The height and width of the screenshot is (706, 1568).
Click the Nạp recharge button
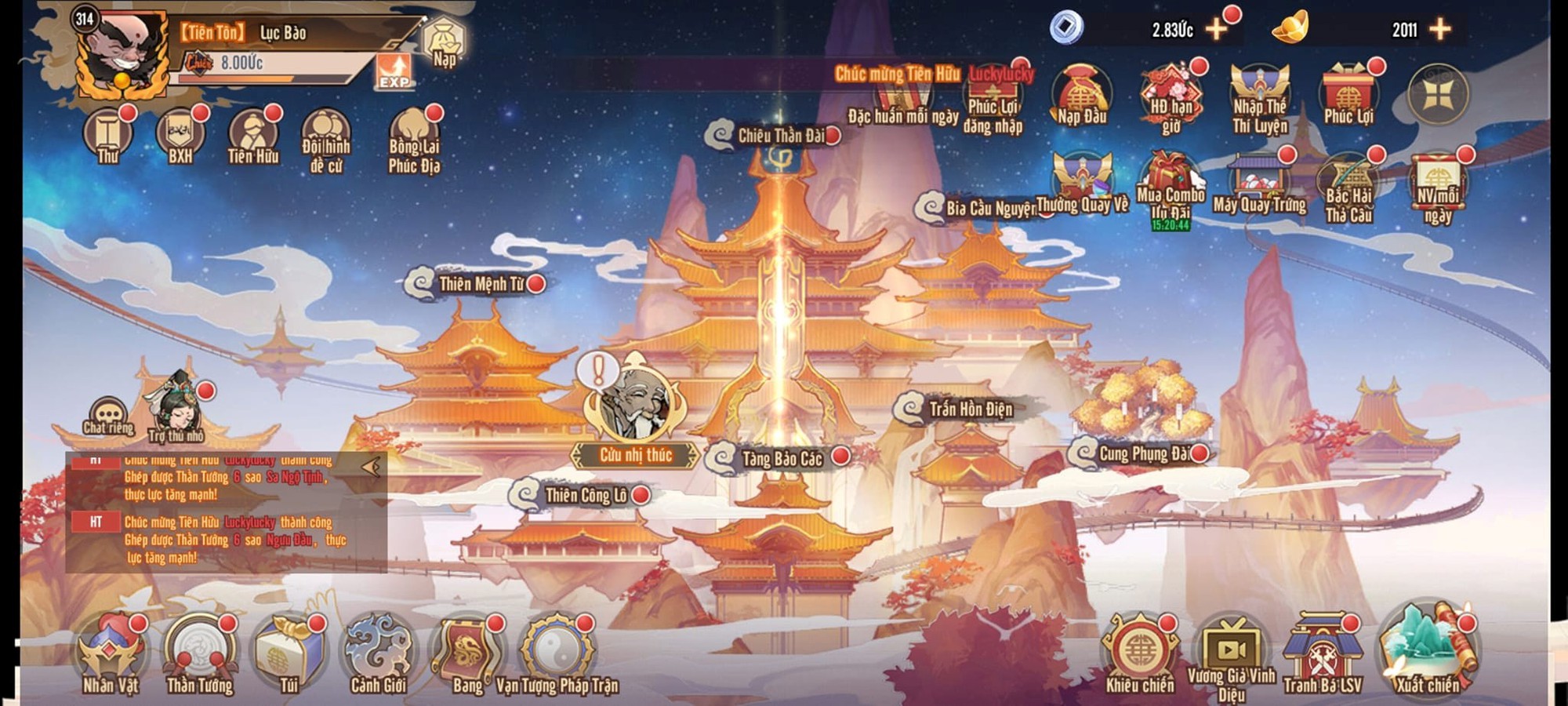pyautogui.click(x=444, y=43)
